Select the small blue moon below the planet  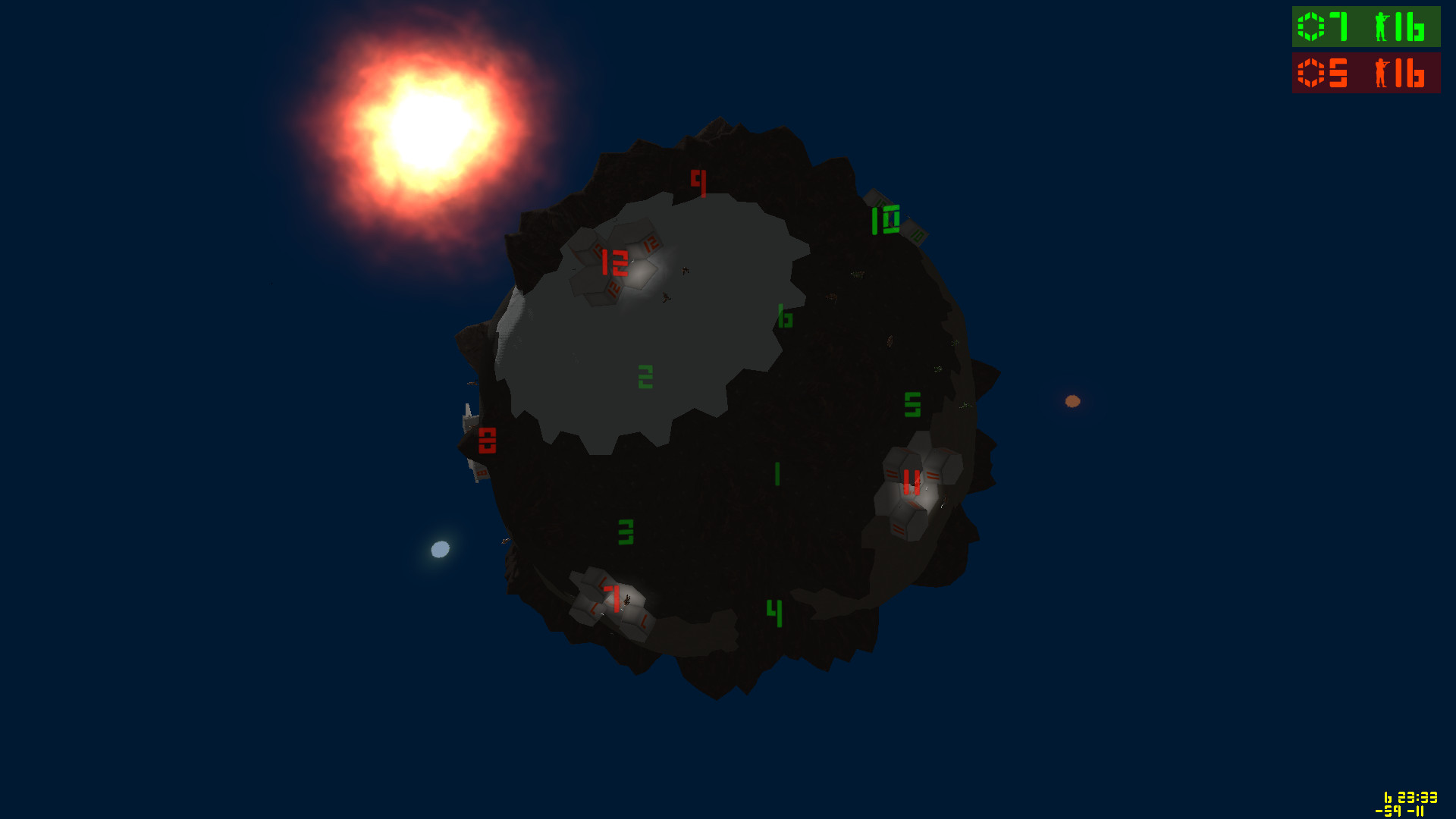point(440,548)
